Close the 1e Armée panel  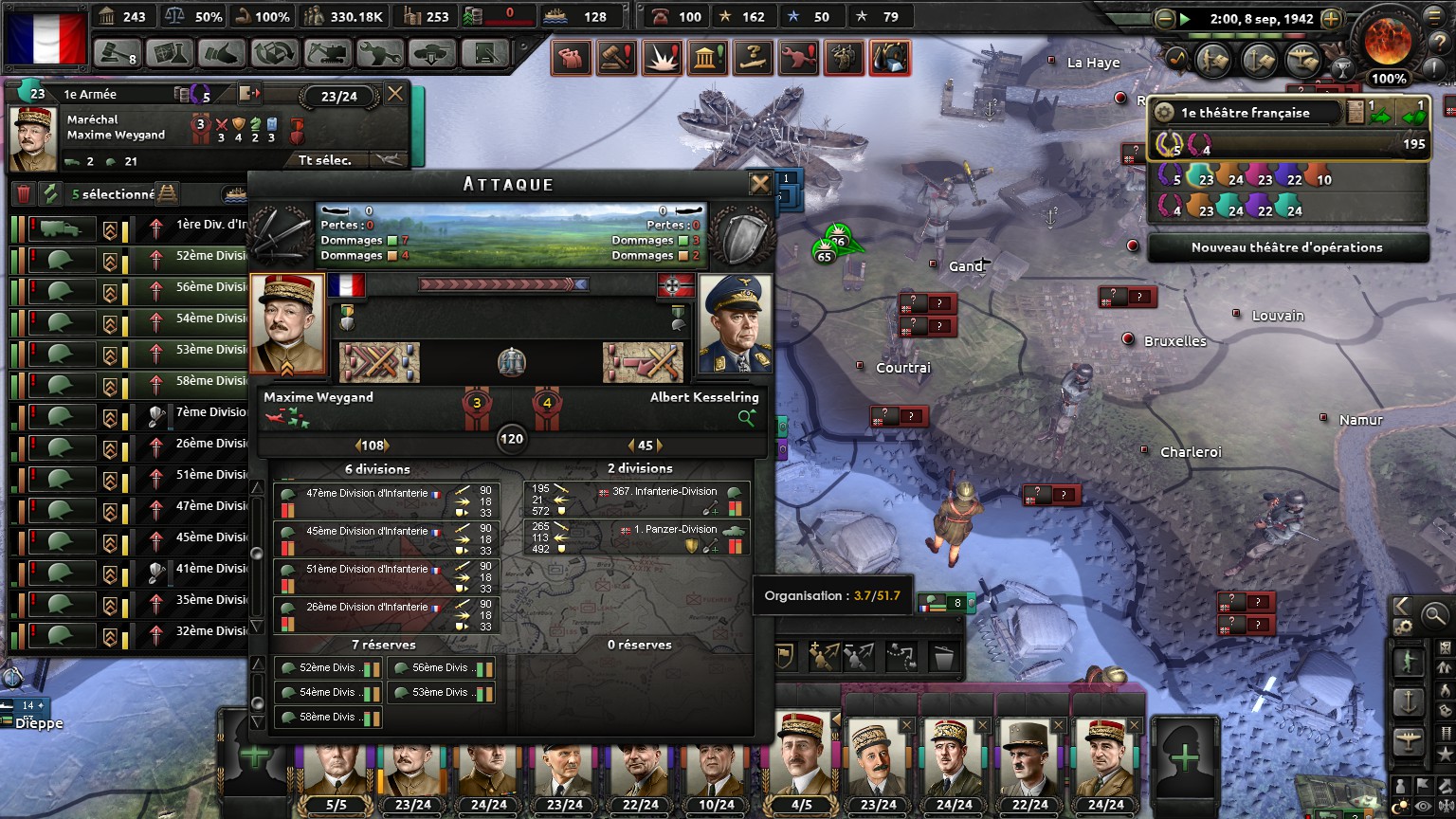395,94
